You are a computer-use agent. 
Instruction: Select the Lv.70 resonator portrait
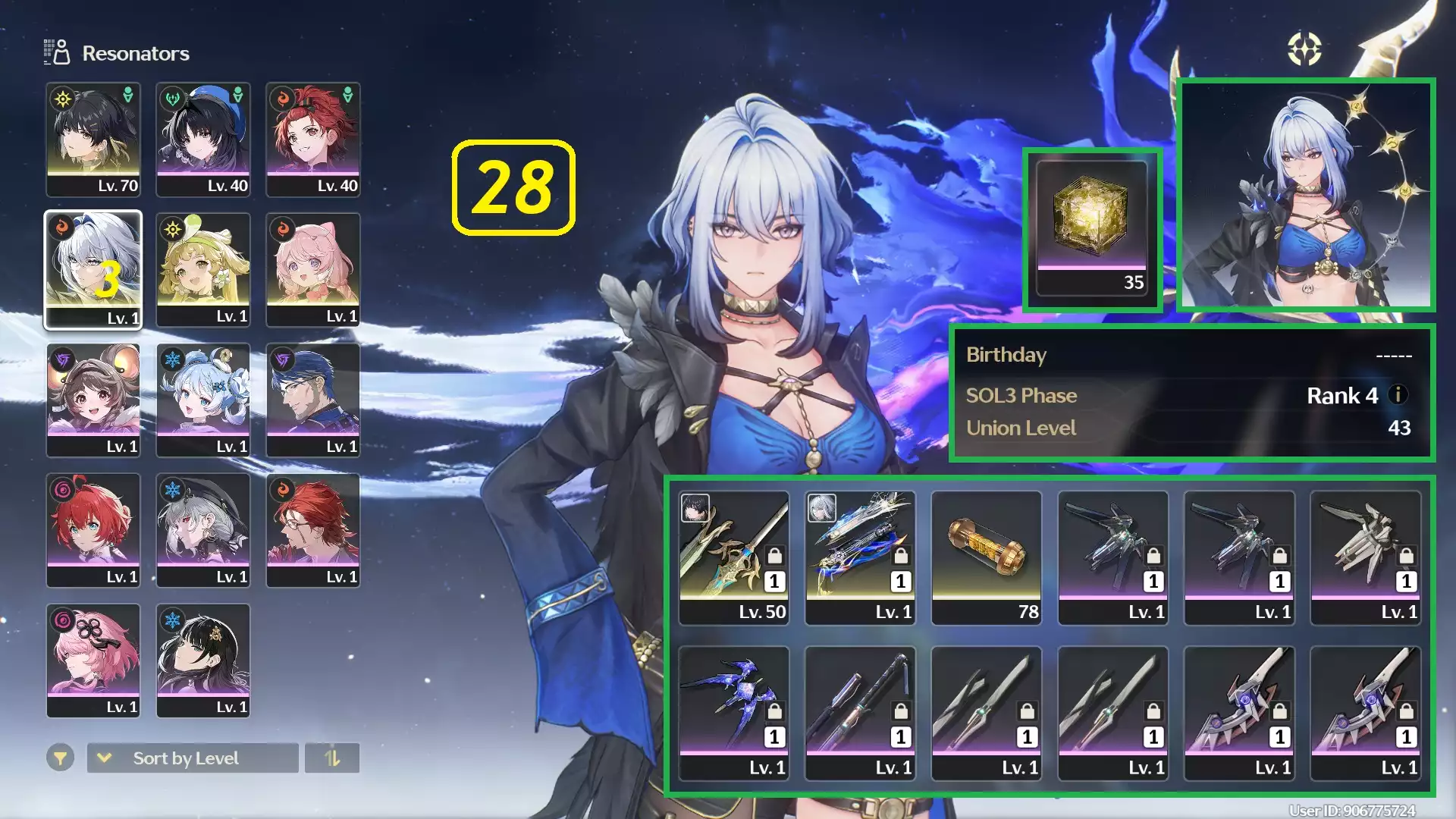pyautogui.click(x=93, y=136)
